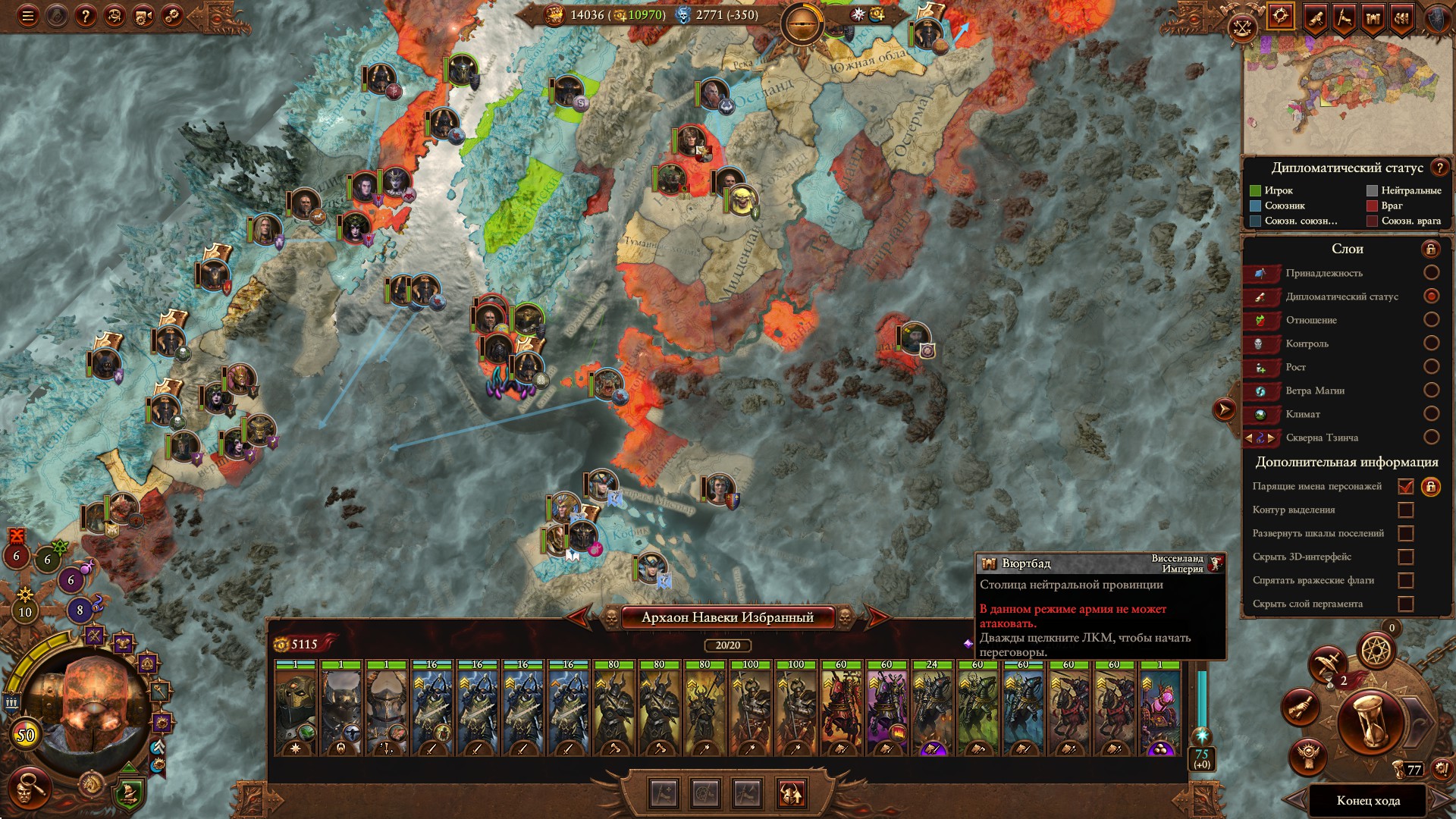Tick "Развернуть шкалы поселений" checkbox
The height and width of the screenshot is (819, 1456).
click(1405, 533)
